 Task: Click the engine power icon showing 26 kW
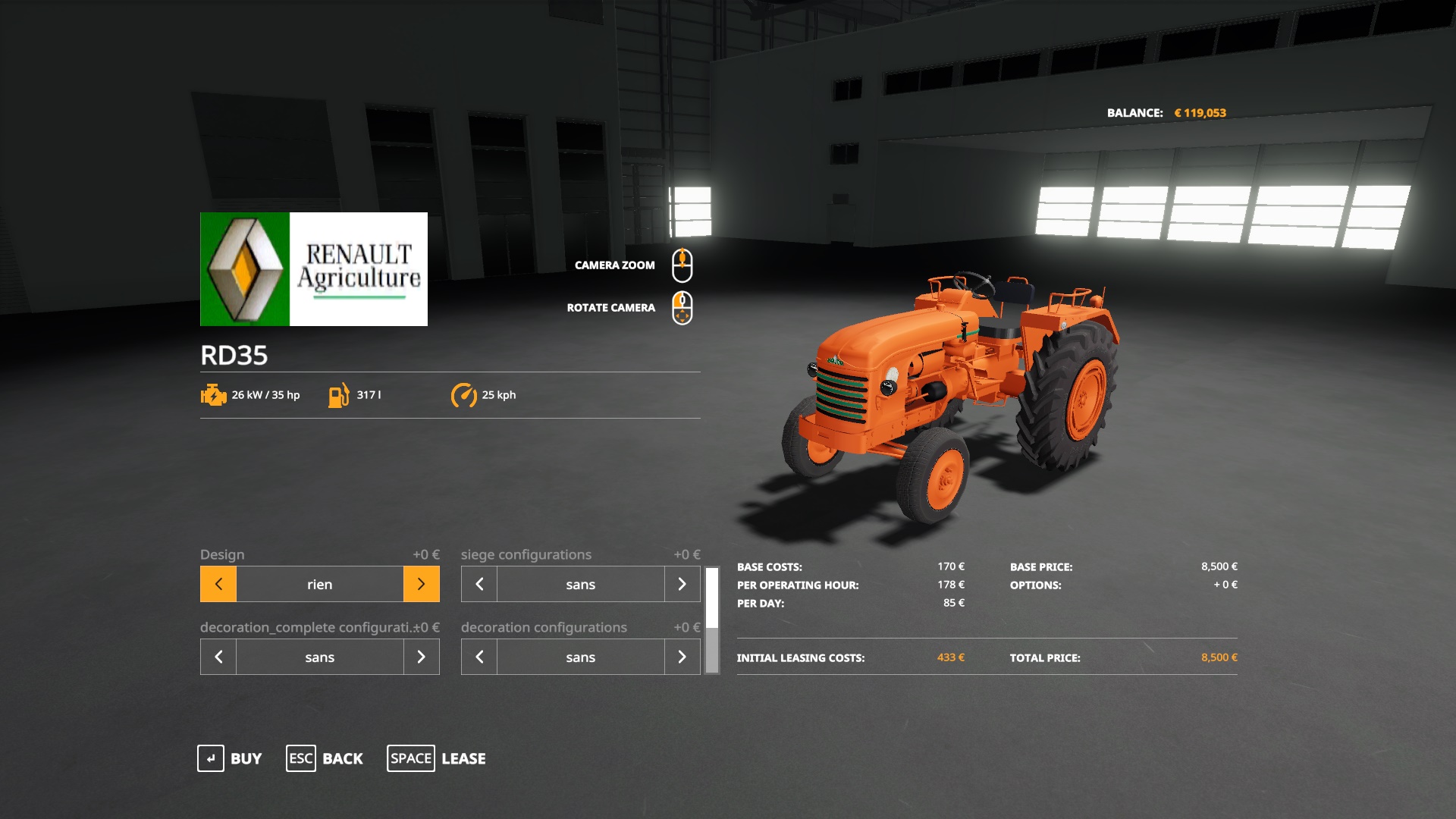click(212, 395)
